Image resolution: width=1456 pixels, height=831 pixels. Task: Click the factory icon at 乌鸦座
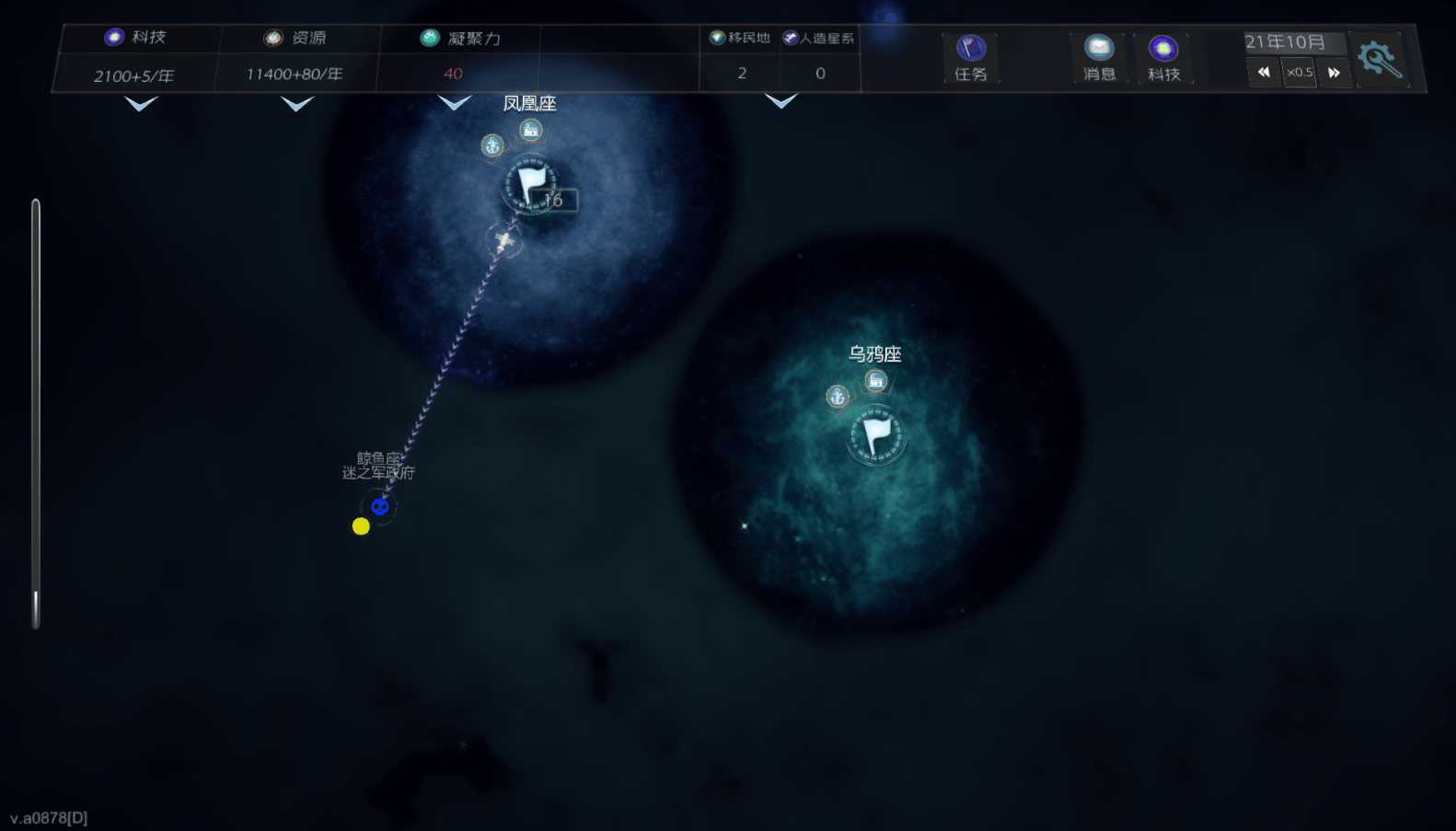(875, 380)
